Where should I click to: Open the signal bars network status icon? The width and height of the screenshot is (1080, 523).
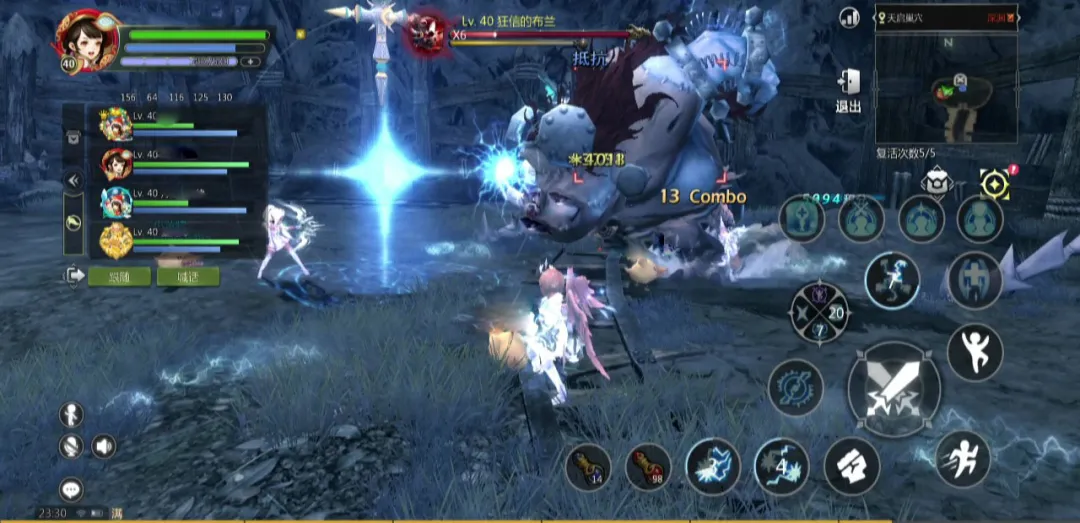[850, 17]
